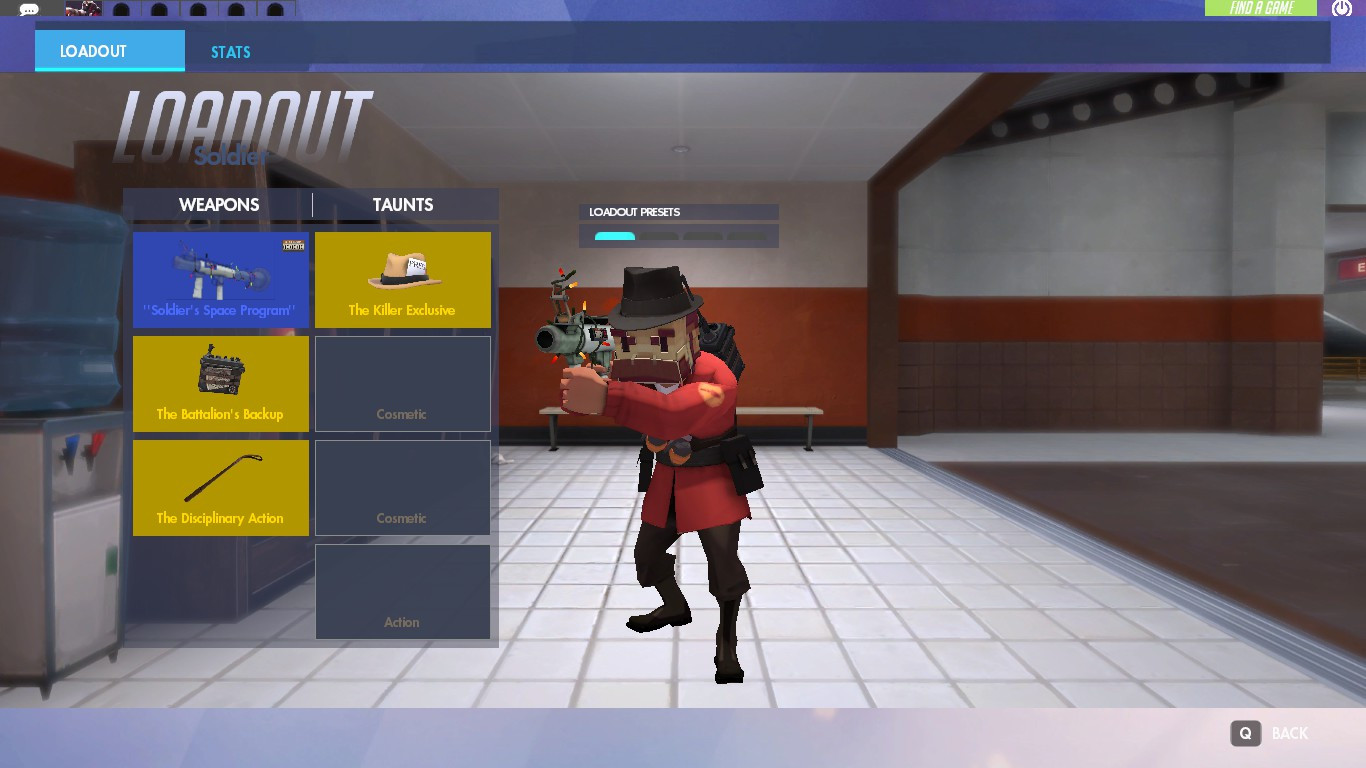
Task: Click the FIND A GAME button
Action: click(1259, 6)
